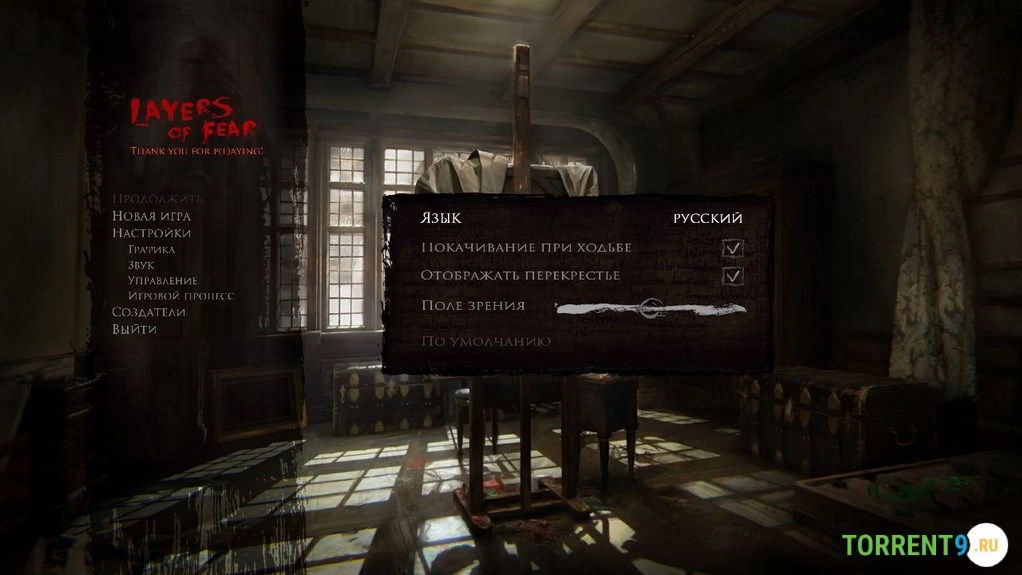
Task: Click the Поле зрения slider track
Action: coord(650,309)
